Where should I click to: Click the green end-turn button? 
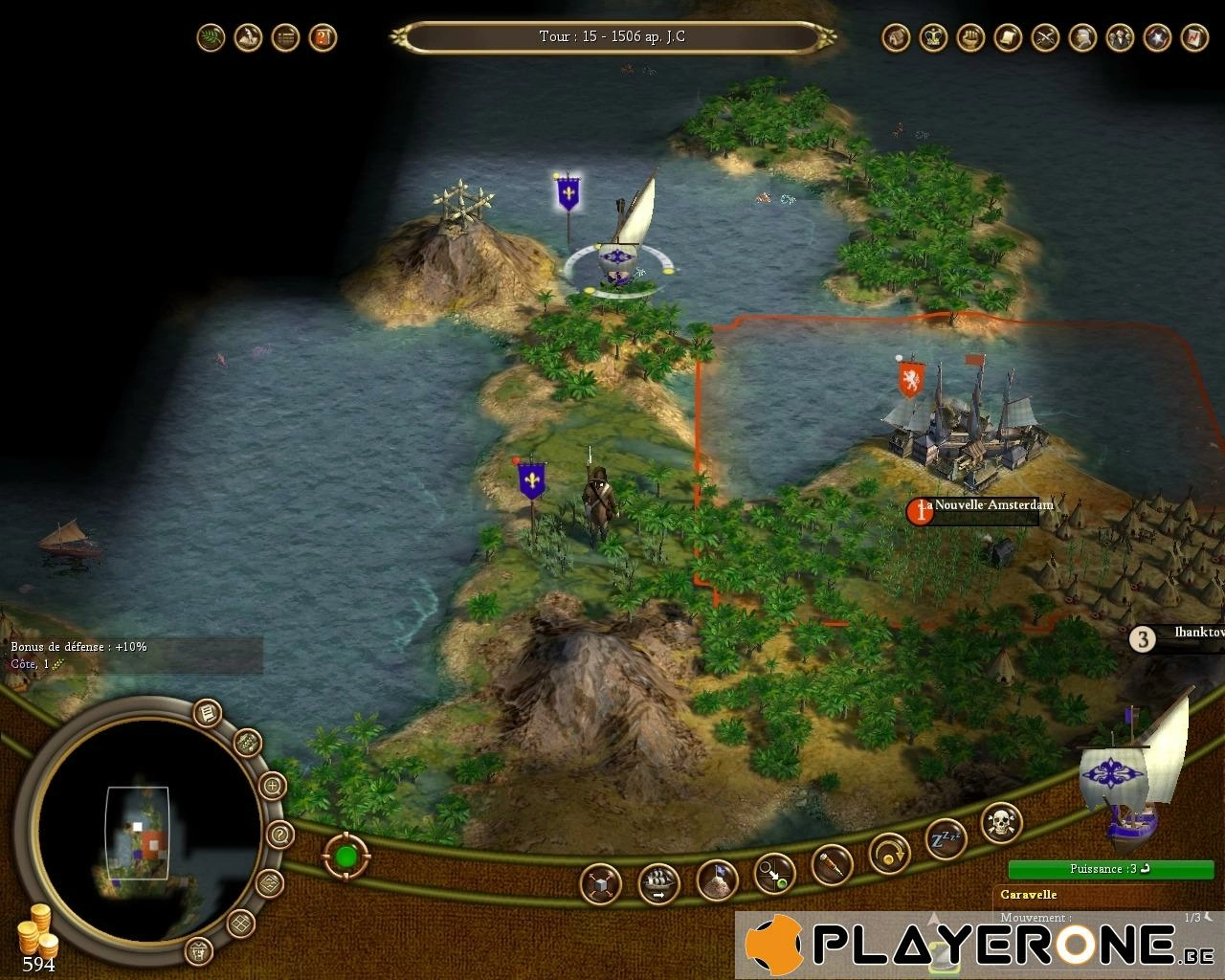click(x=345, y=855)
